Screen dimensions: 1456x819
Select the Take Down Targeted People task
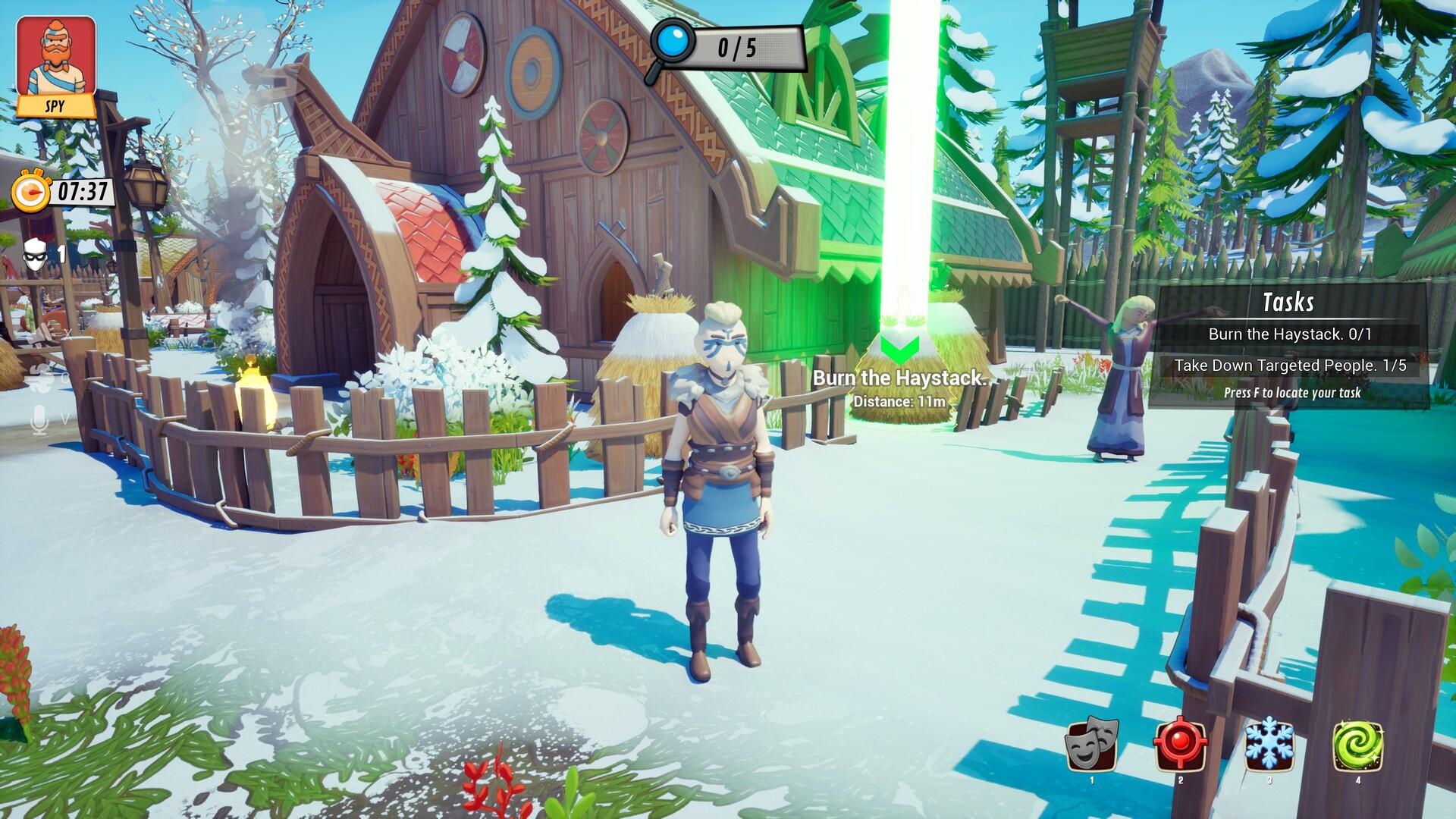[x=1289, y=366]
